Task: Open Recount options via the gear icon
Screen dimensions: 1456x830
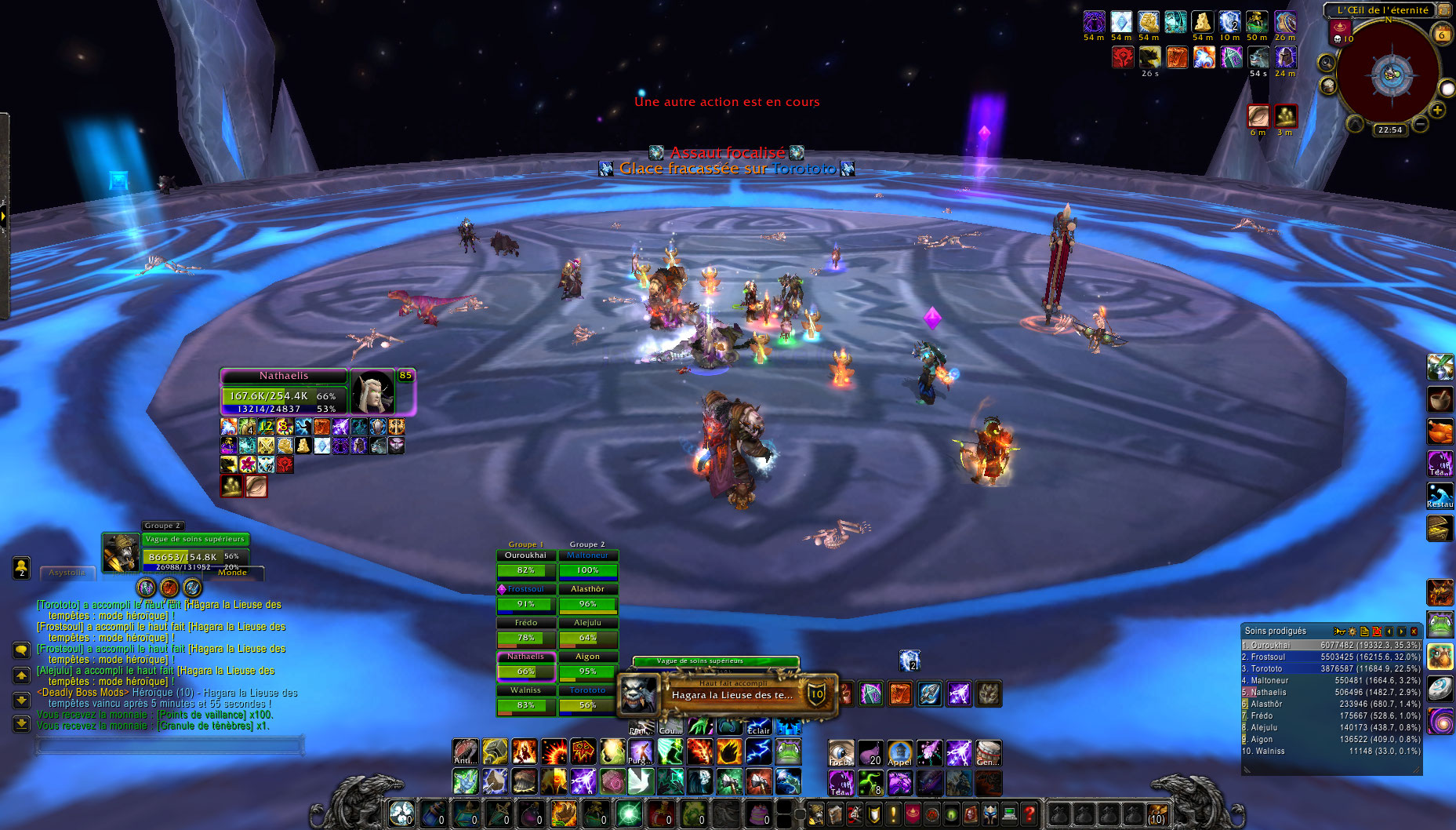Action: (1352, 632)
